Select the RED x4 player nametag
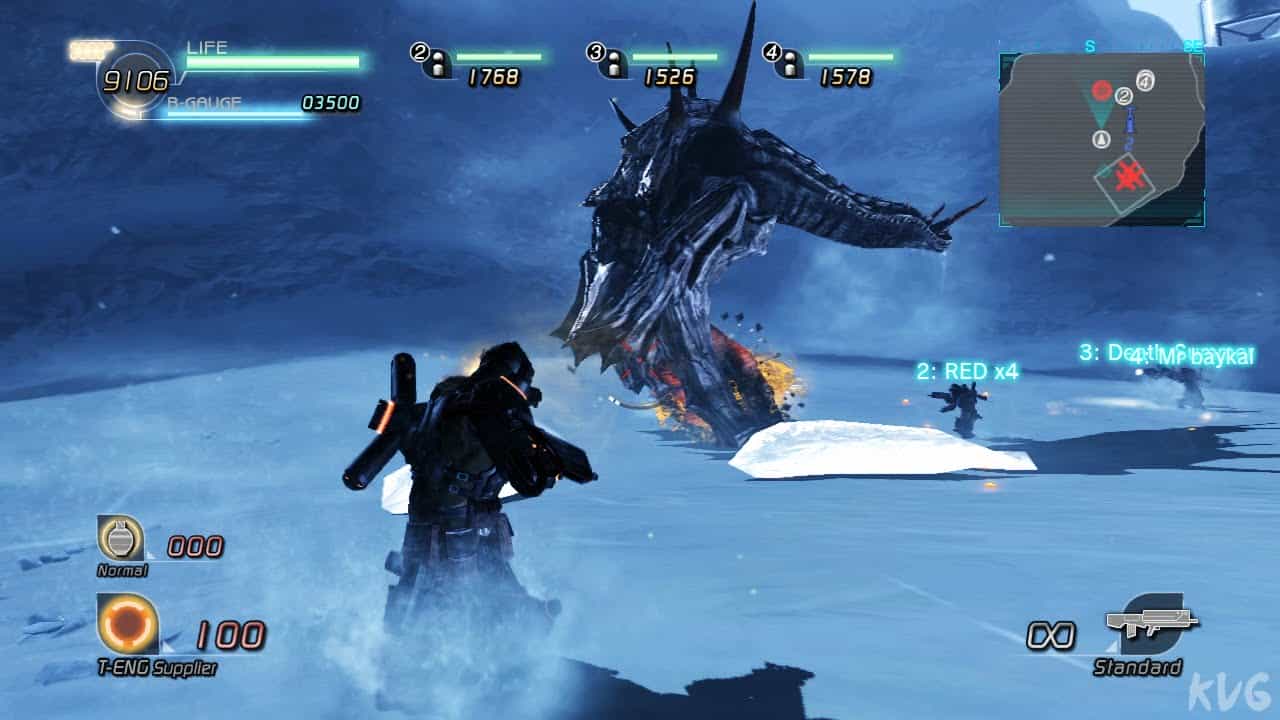Screen dimensions: 1280x720 (966, 372)
